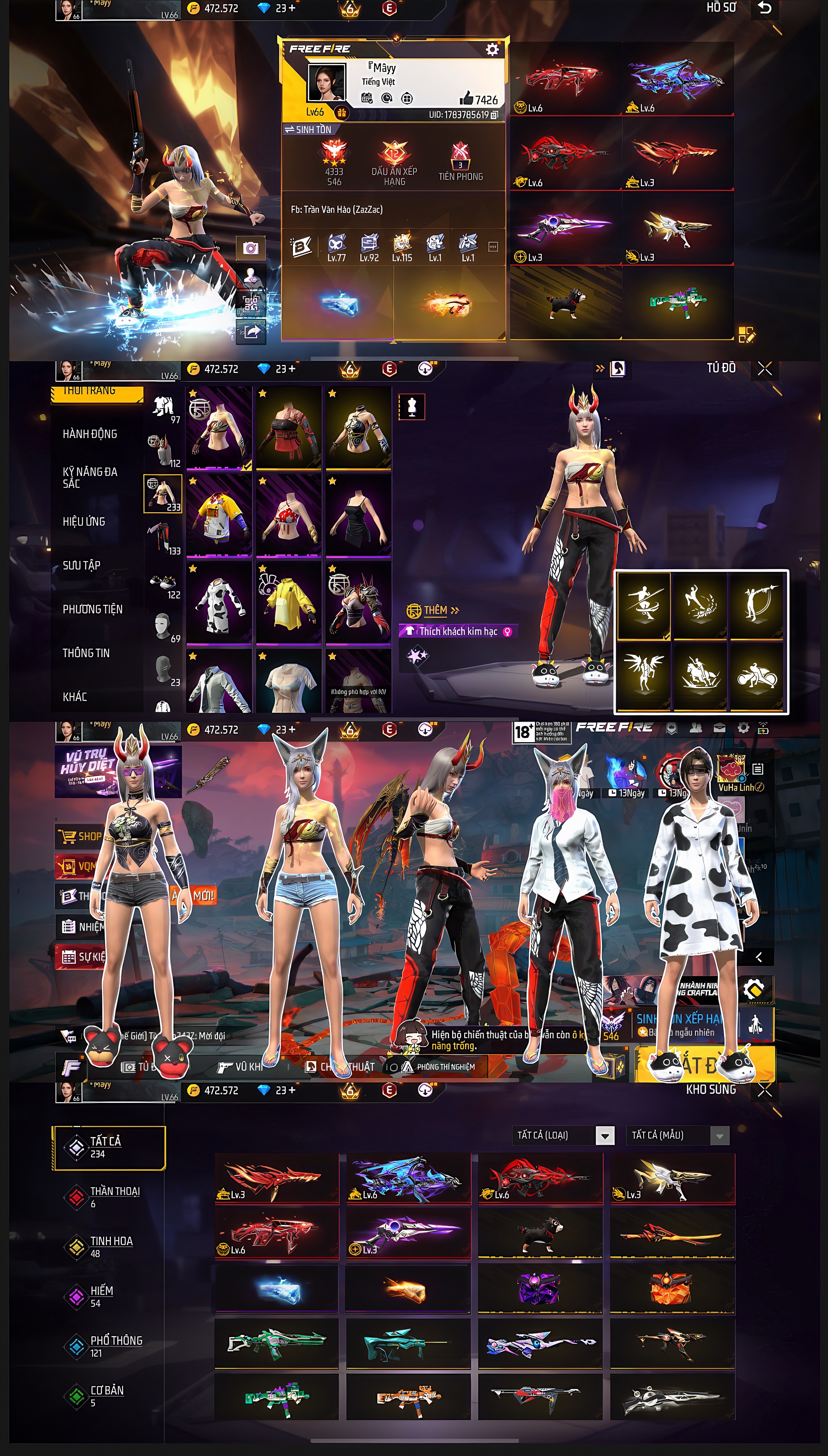Close the TỦ ĐỒ wardrobe screen

tap(764, 369)
